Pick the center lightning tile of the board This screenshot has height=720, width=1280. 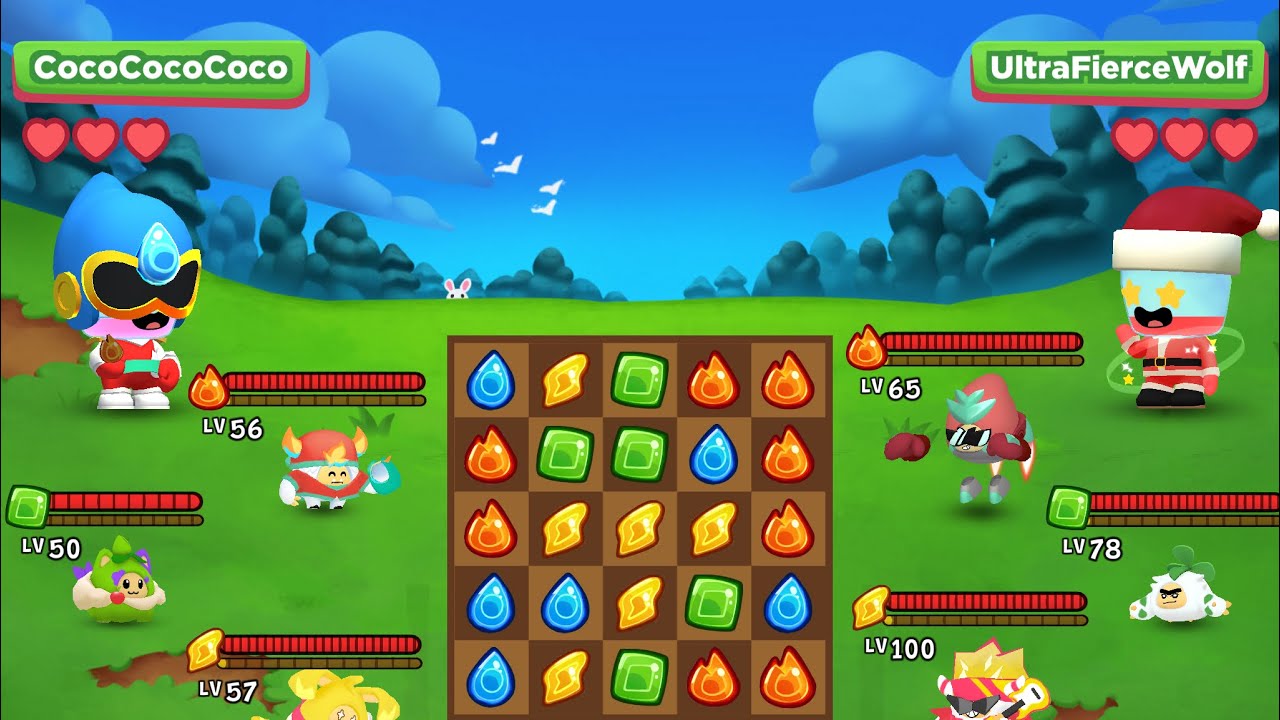[x=639, y=528]
